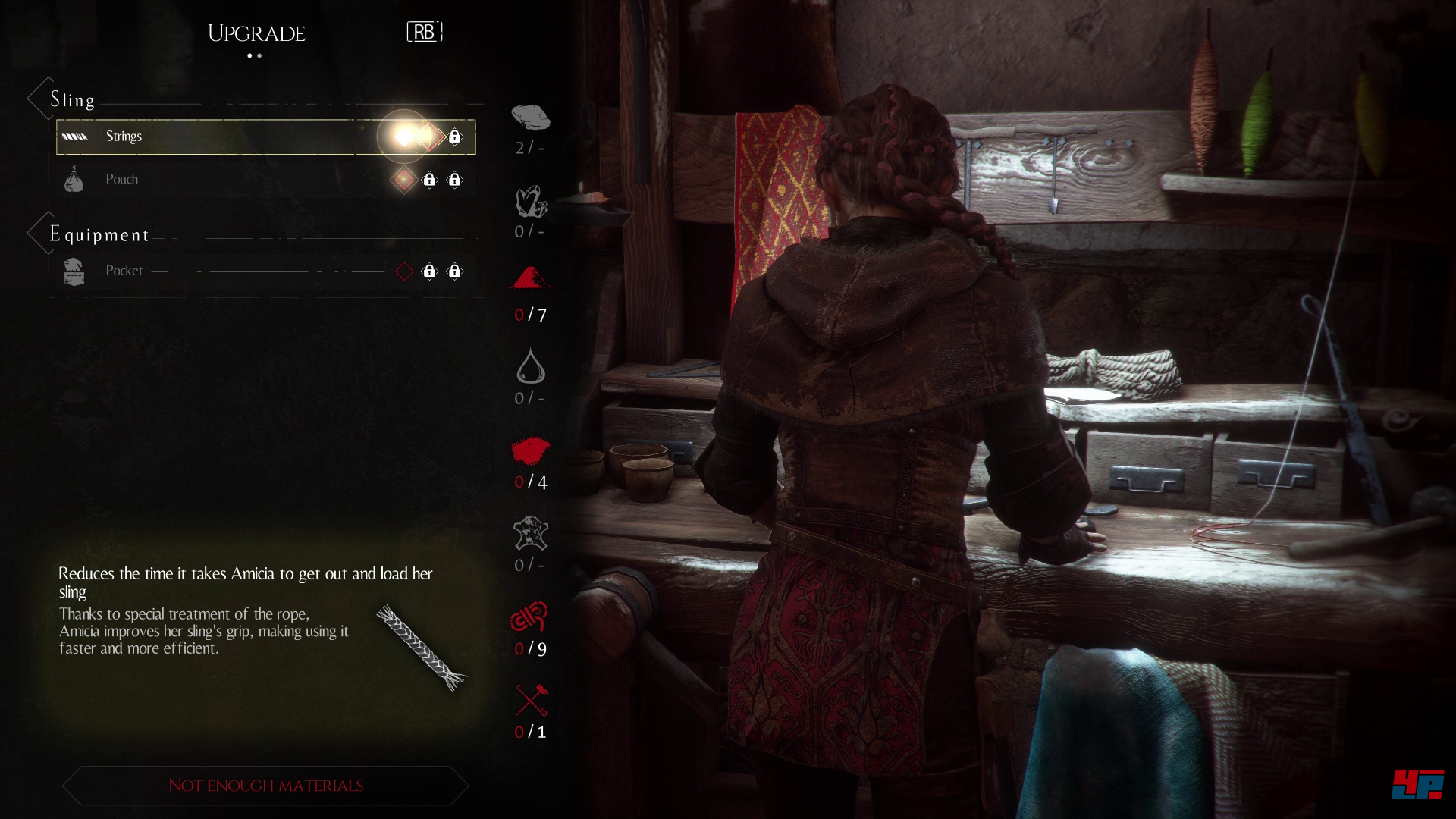Choose the Pouch upgrade row
Screen dimensions: 1456x819
227,180
